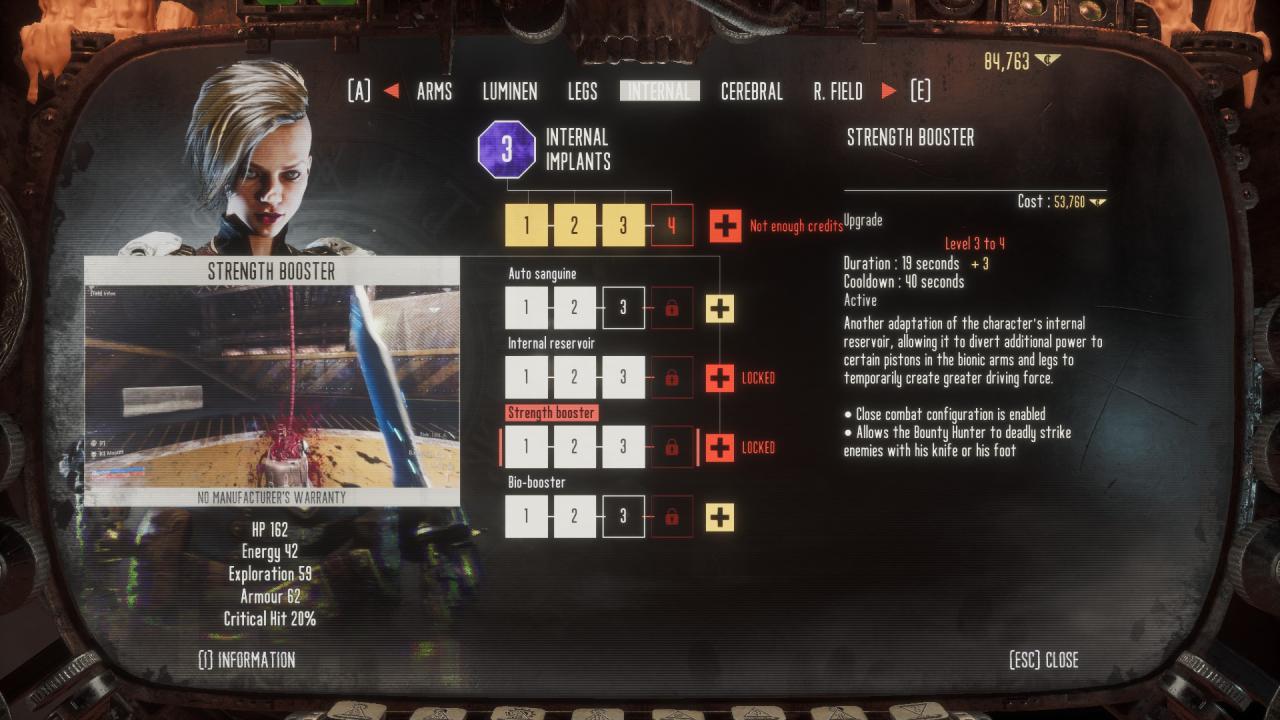This screenshot has height=720, width=1280.
Task: Select Strength booster level 1 box
Action: [526, 447]
